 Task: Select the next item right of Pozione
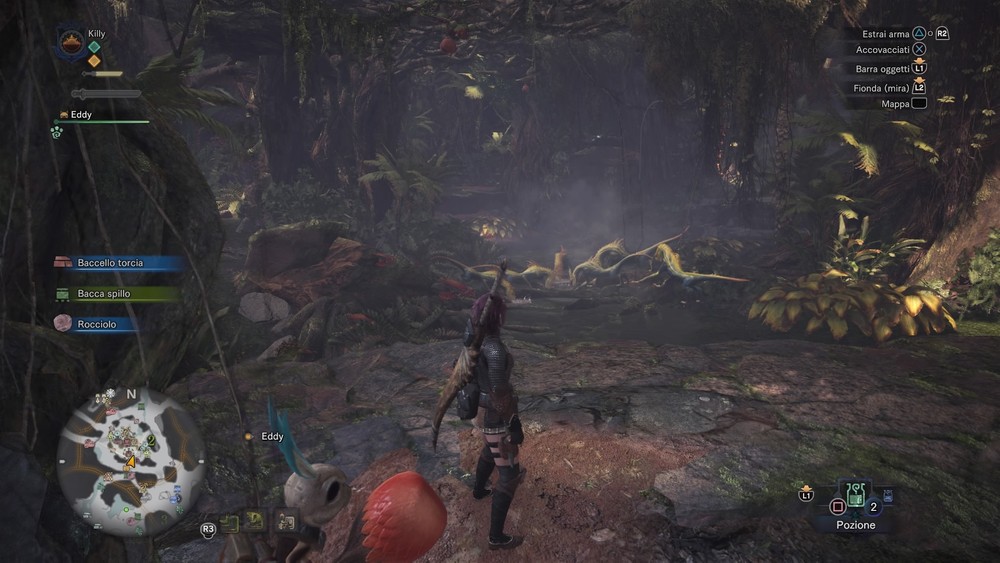887,496
